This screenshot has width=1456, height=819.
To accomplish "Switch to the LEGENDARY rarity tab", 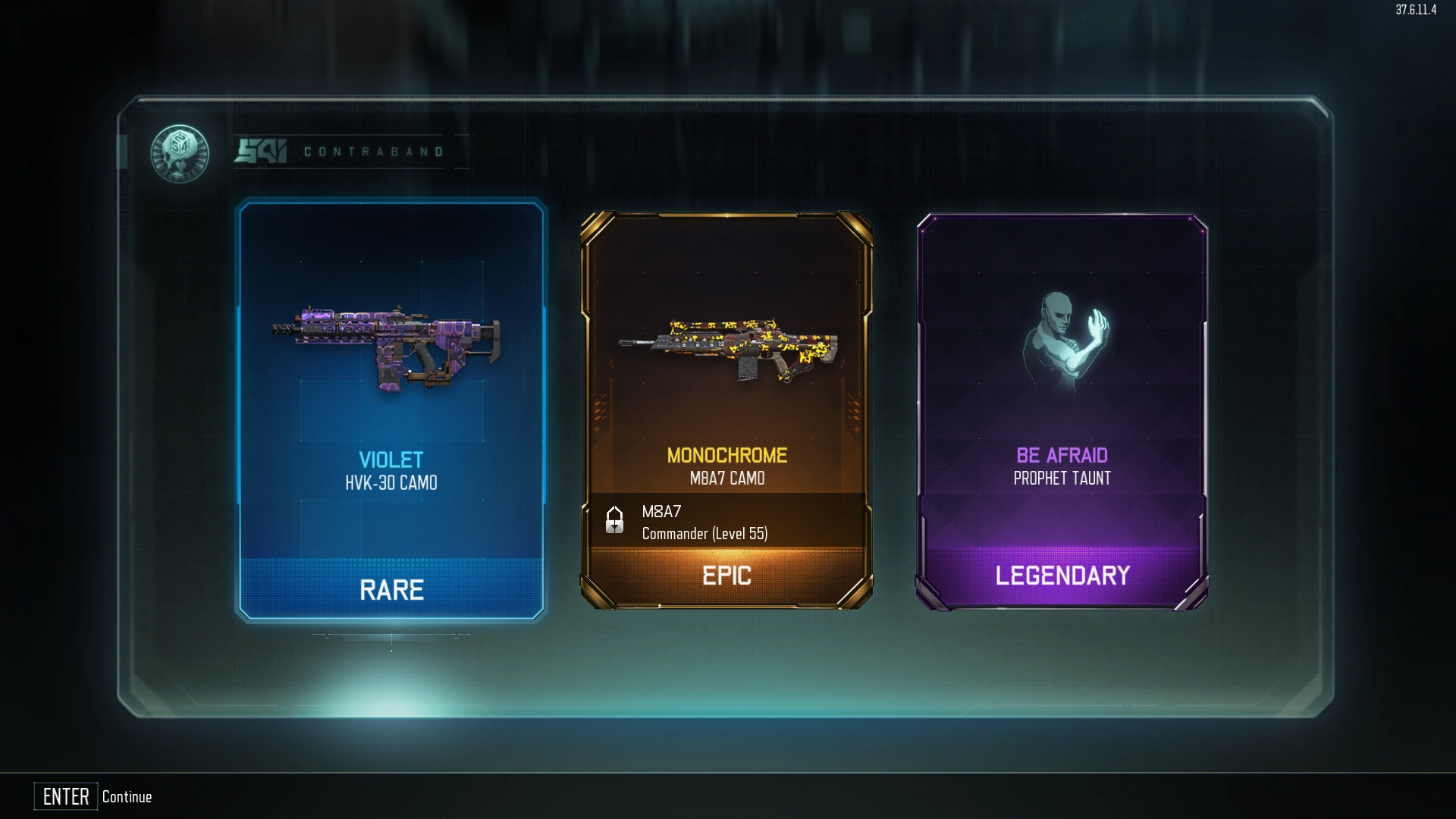I will point(1062,576).
